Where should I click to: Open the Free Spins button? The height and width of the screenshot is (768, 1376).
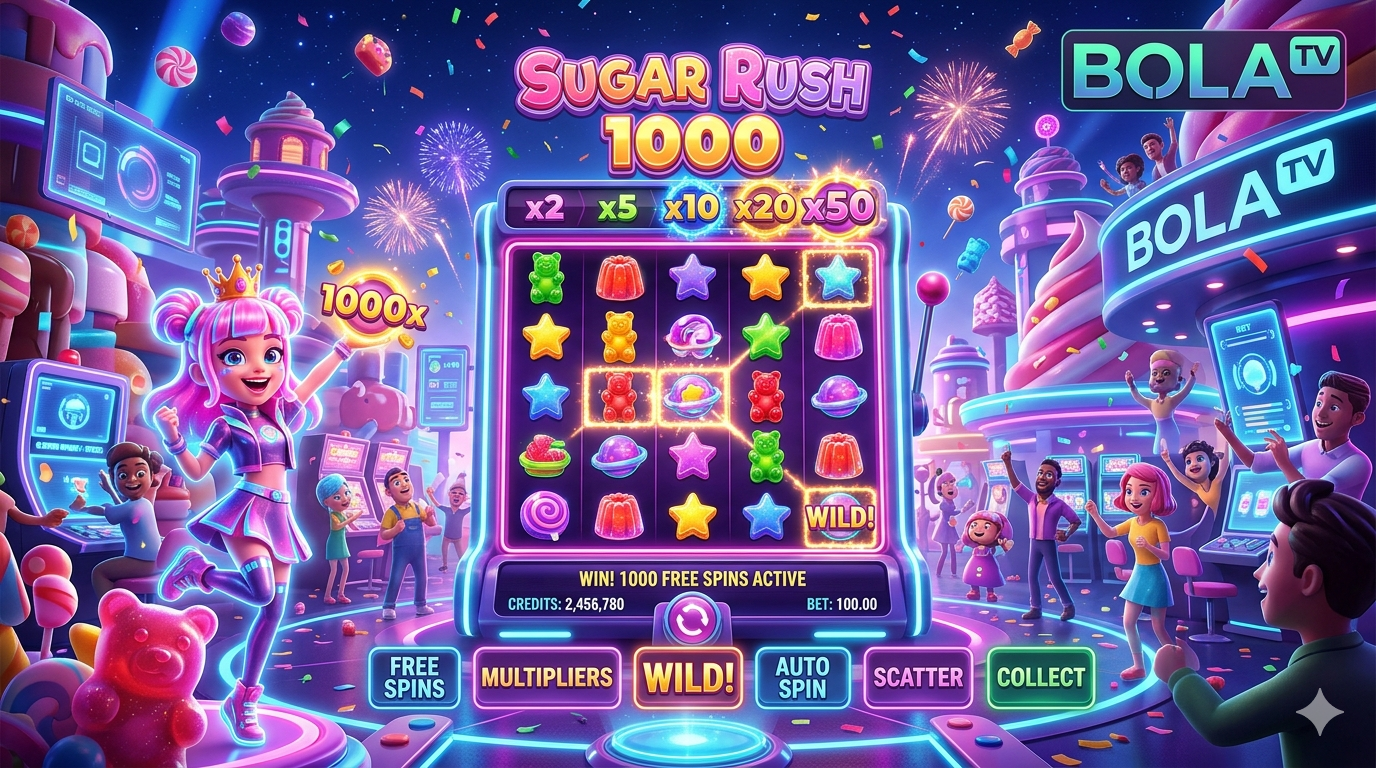pos(414,677)
